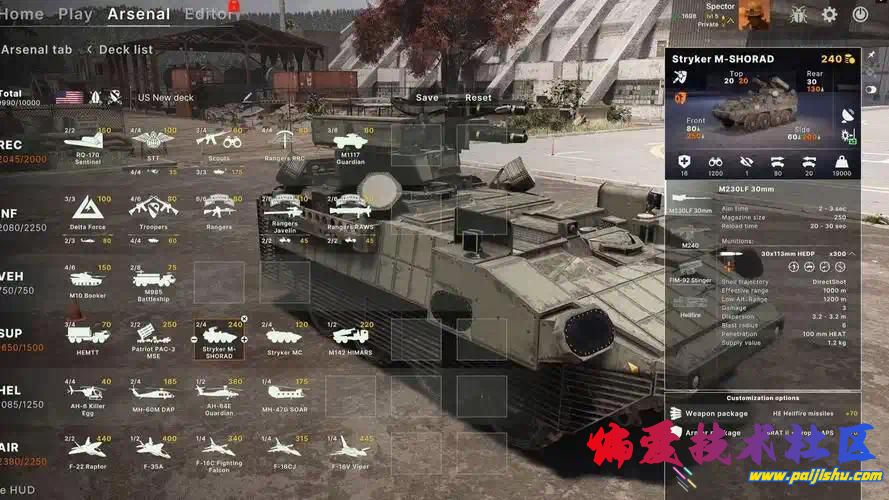Open the Spector player profile avatar
Image resolution: width=889 pixels, height=500 pixels.
[754, 14]
